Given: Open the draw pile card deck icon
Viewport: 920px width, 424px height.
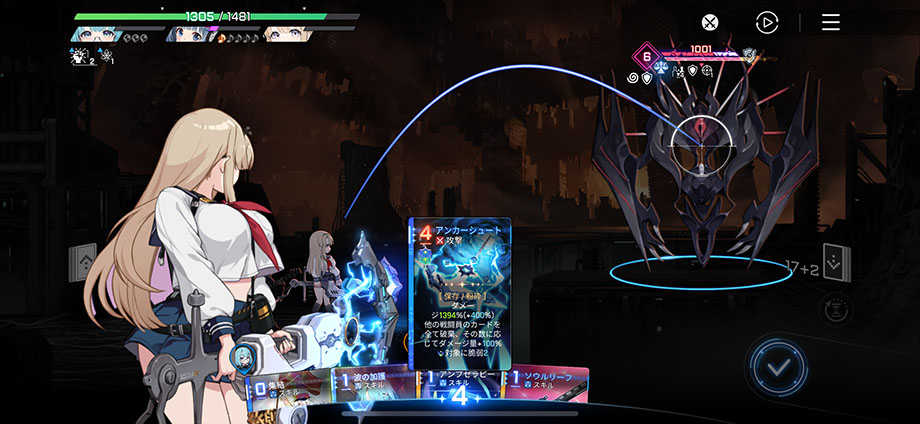Looking at the screenshot, I should click(x=836, y=262).
